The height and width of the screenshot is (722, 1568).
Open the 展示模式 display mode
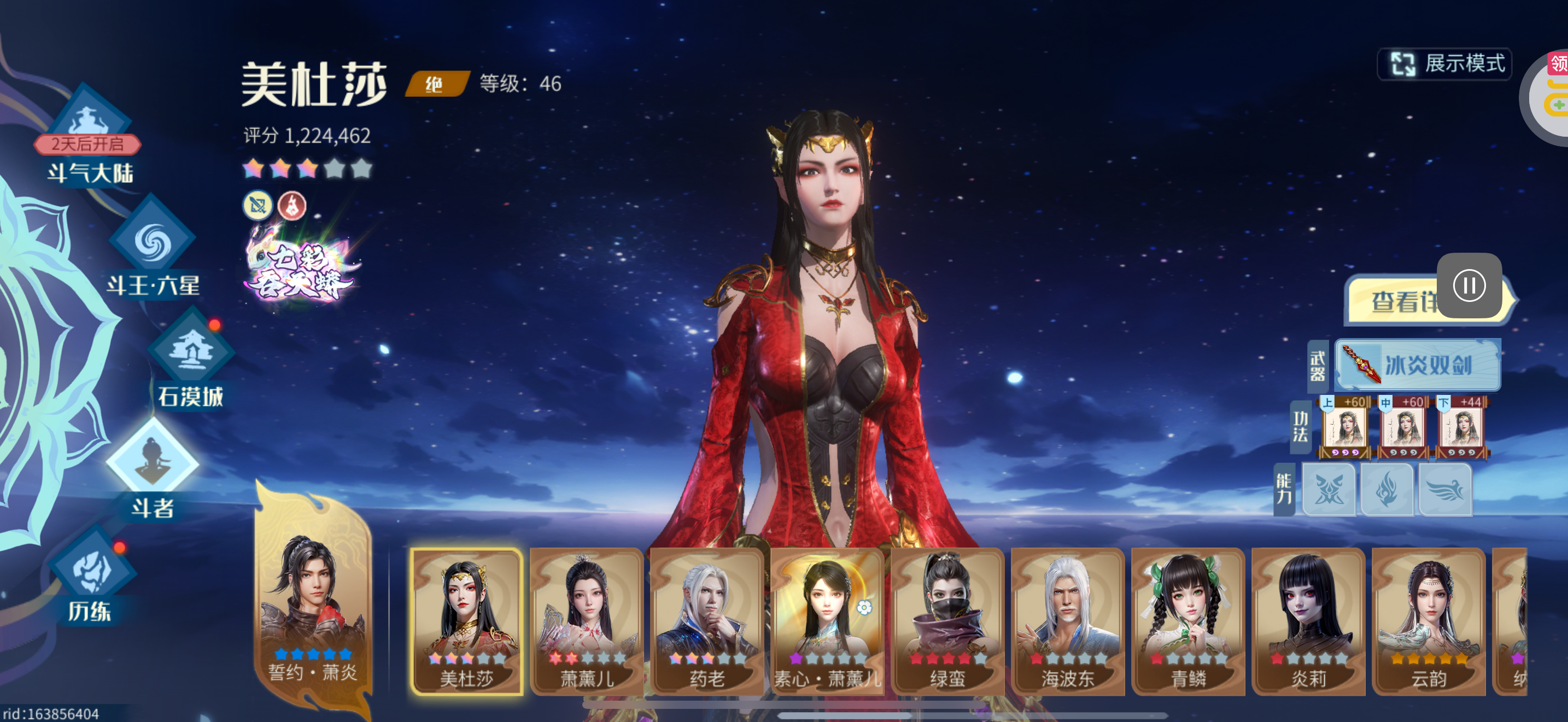pos(1445,64)
